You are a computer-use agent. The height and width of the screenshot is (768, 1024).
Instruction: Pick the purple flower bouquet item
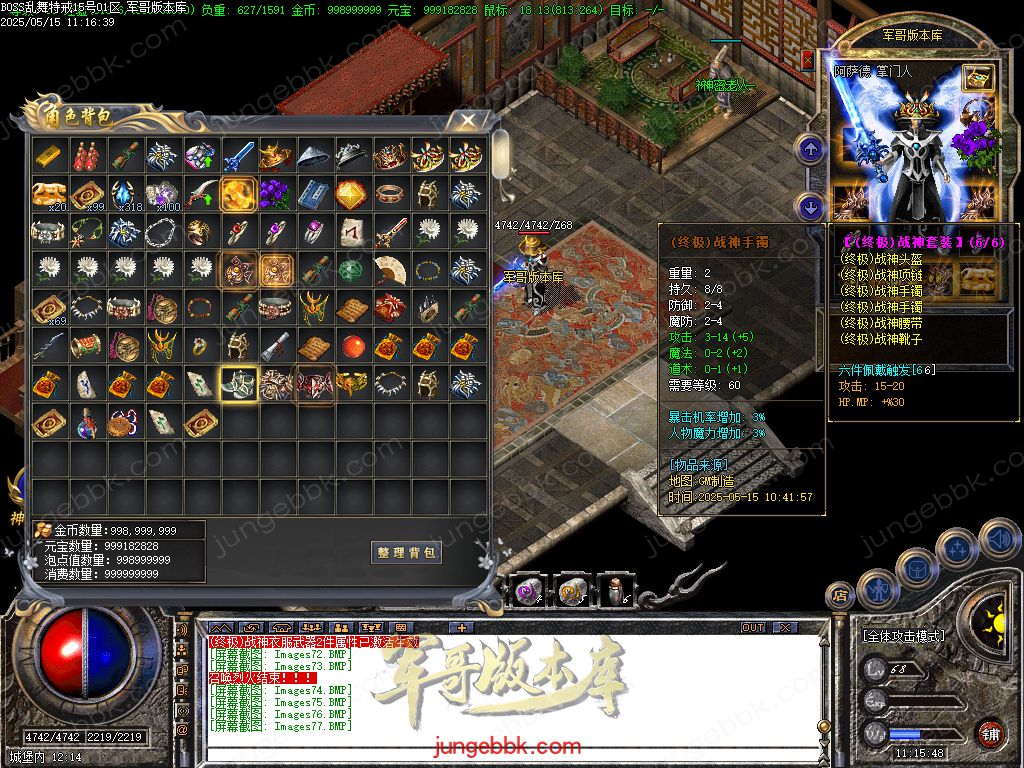point(277,194)
